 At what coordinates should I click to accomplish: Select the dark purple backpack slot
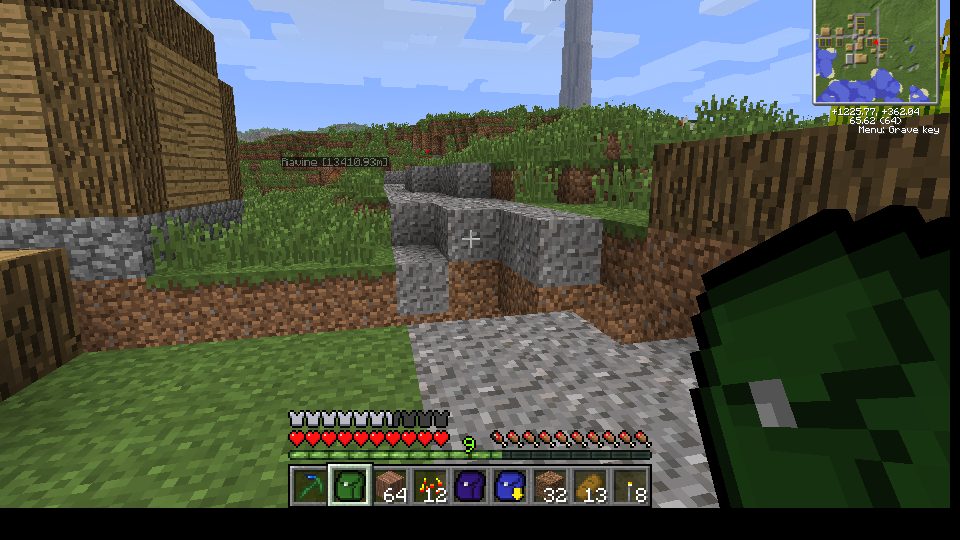click(470, 486)
